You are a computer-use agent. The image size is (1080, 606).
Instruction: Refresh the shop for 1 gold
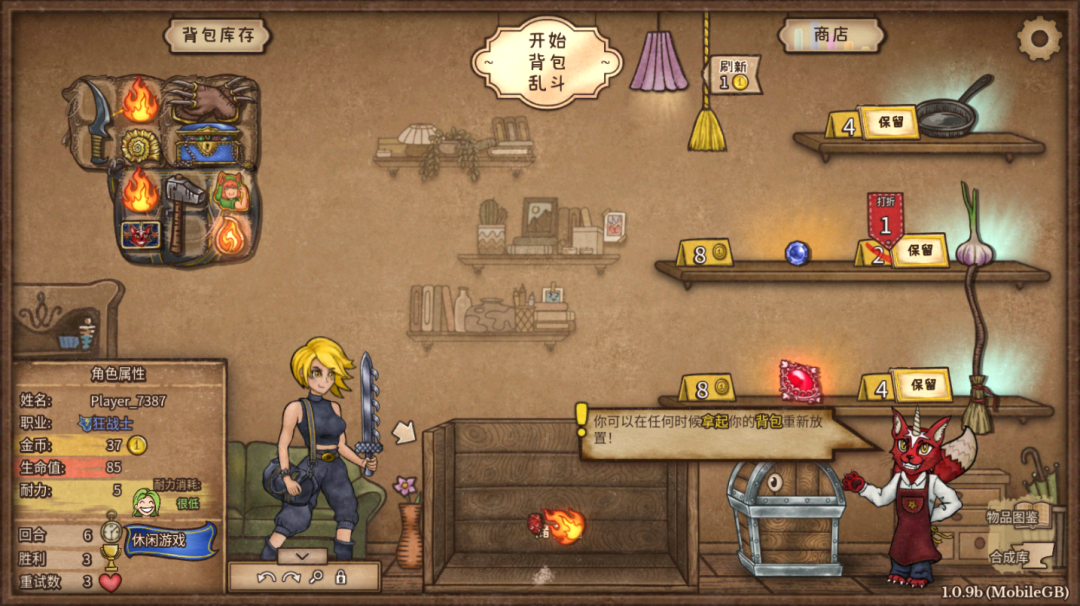tap(734, 75)
